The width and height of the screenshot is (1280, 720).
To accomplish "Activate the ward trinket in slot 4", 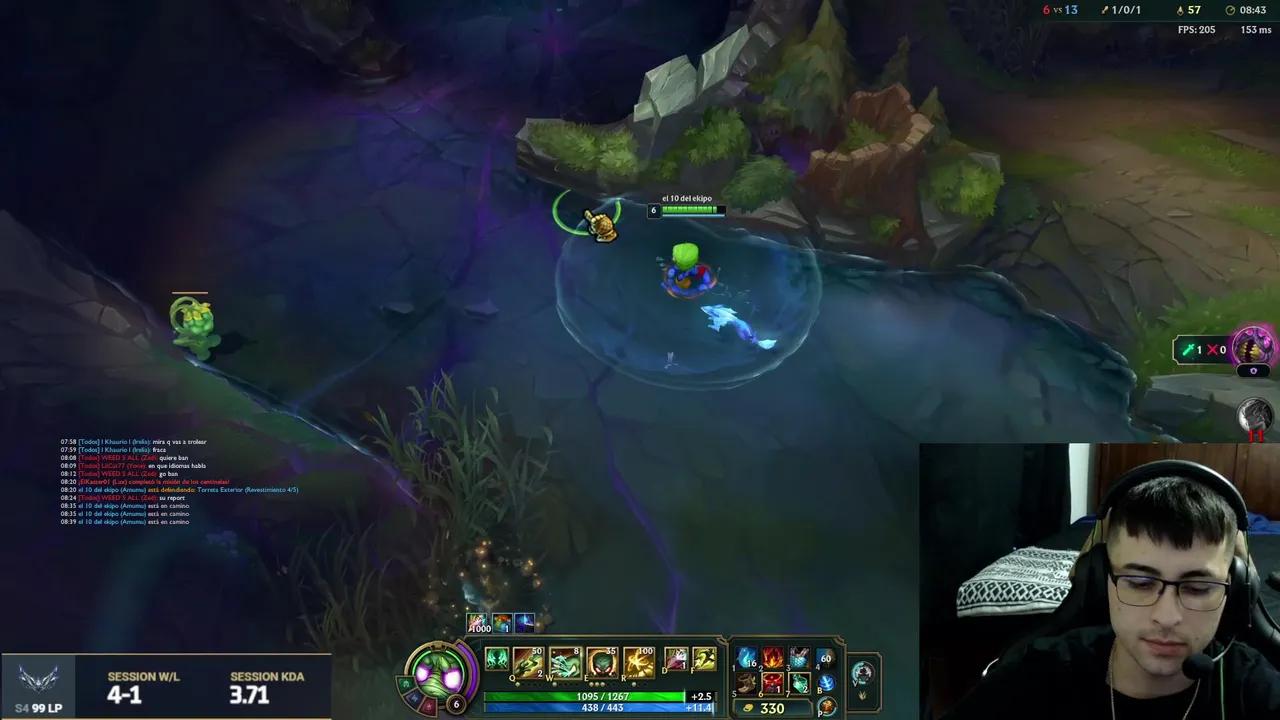I will coord(824,658).
